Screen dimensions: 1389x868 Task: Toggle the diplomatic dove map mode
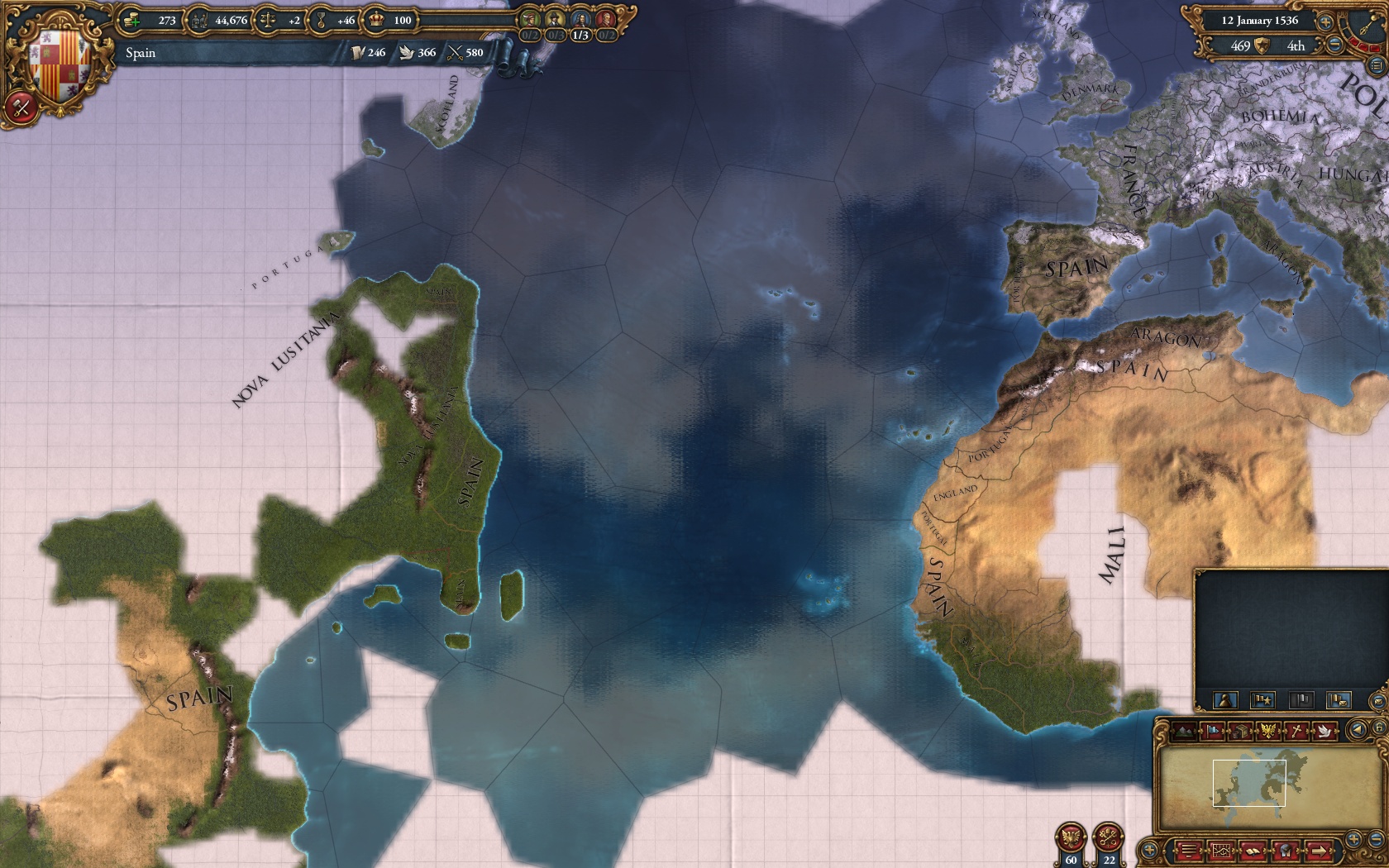point(1325,731)
